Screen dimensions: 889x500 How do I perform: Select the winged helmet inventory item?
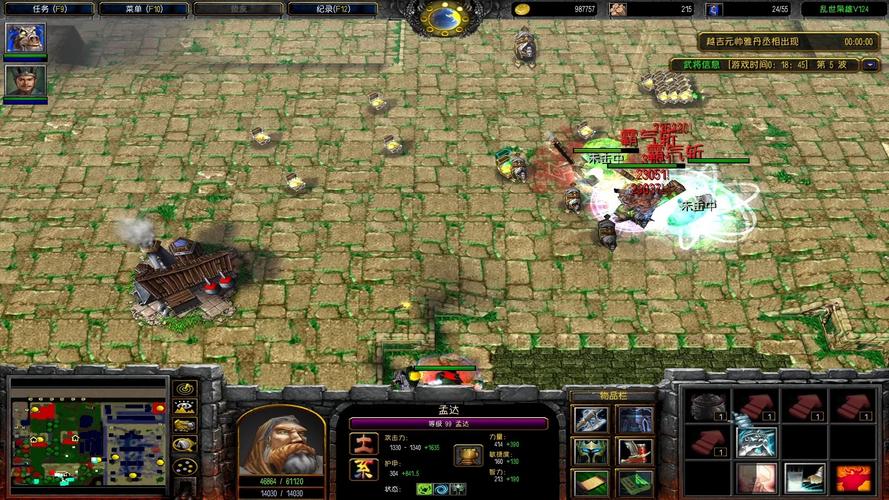588,452
